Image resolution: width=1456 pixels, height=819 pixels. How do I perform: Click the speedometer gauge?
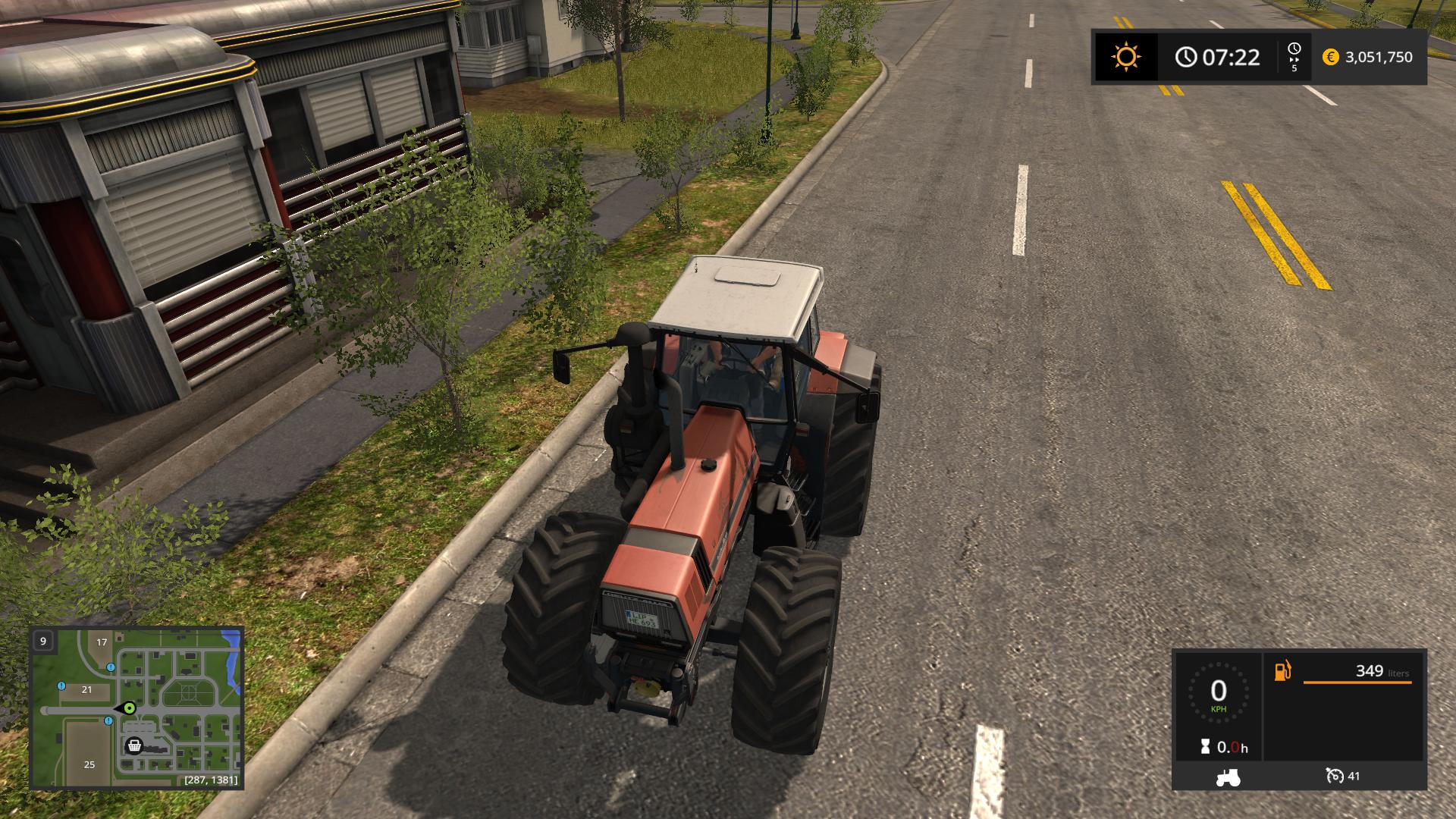point(1218,692)
